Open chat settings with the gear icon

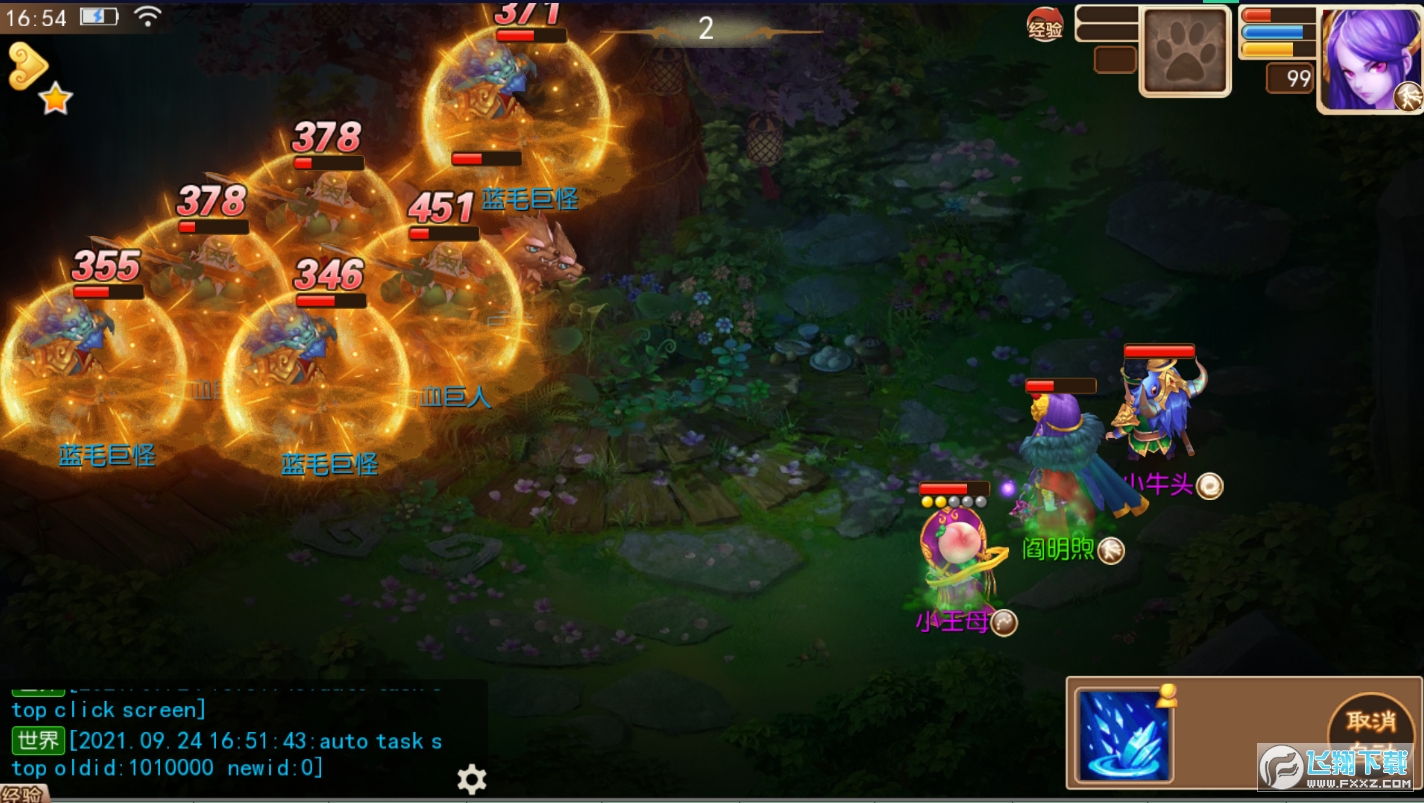coord(472,779)
